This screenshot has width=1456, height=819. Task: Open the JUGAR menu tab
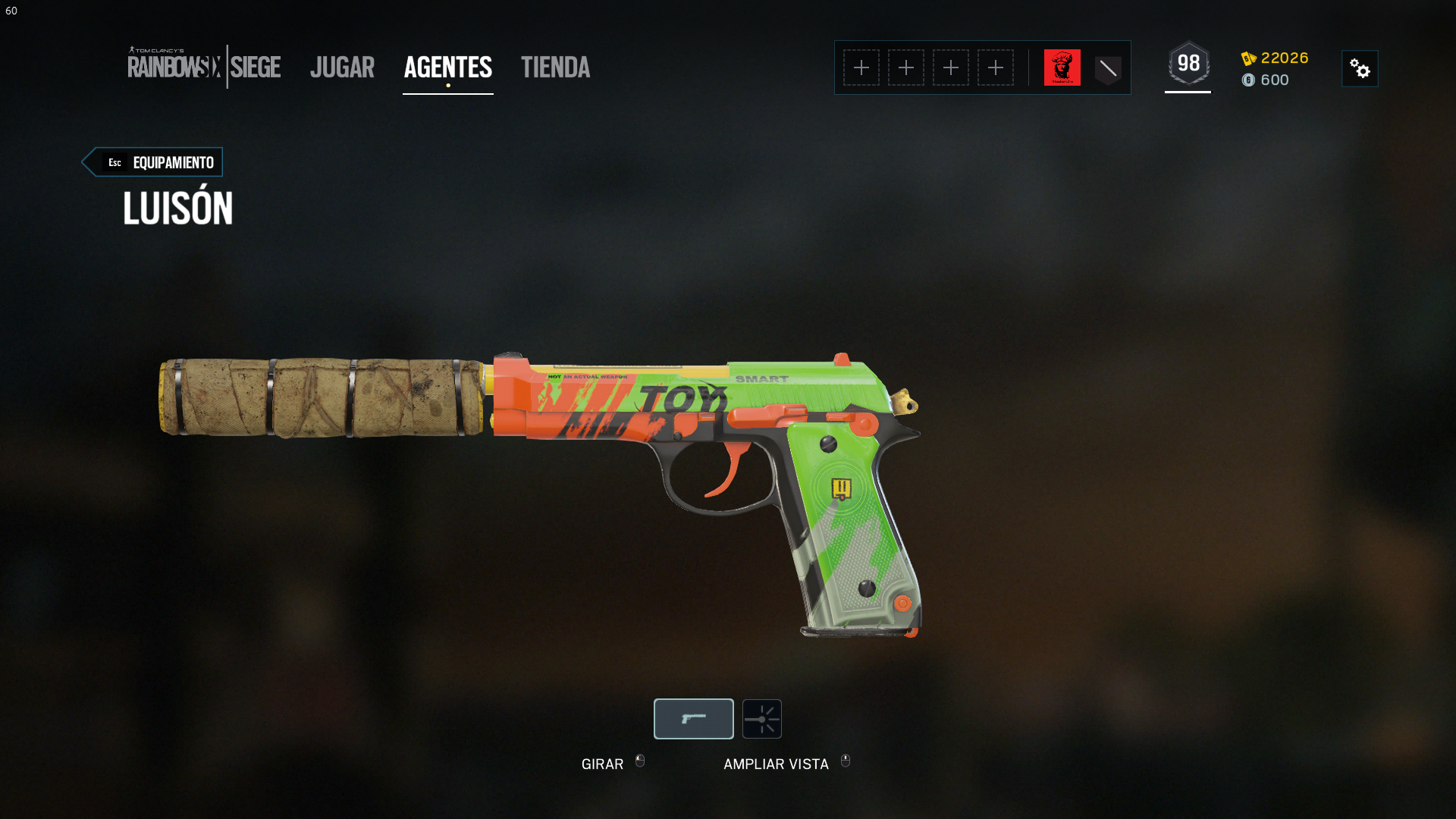(x=342, y=68)
